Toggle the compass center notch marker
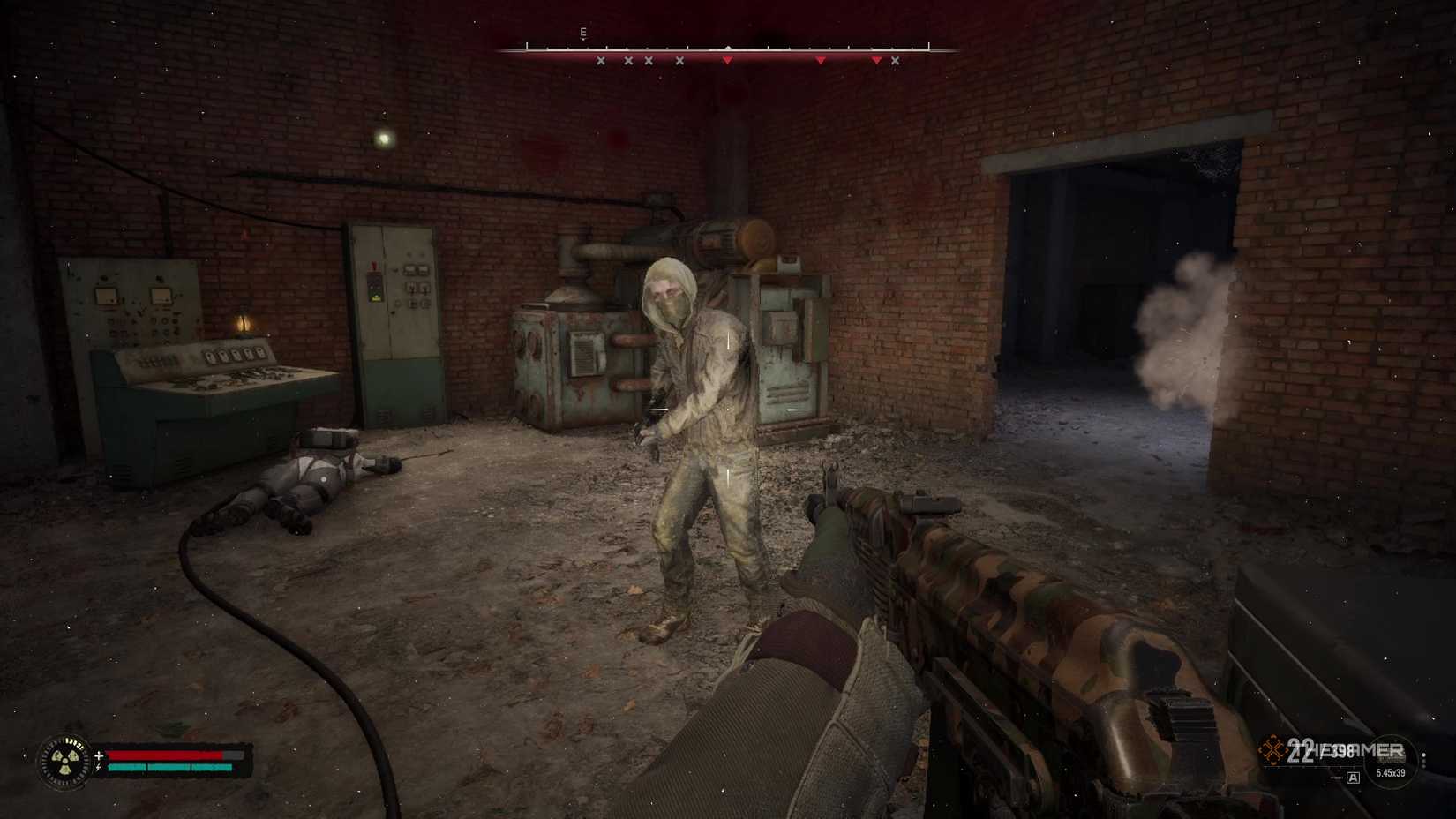 tap(728, 48)
